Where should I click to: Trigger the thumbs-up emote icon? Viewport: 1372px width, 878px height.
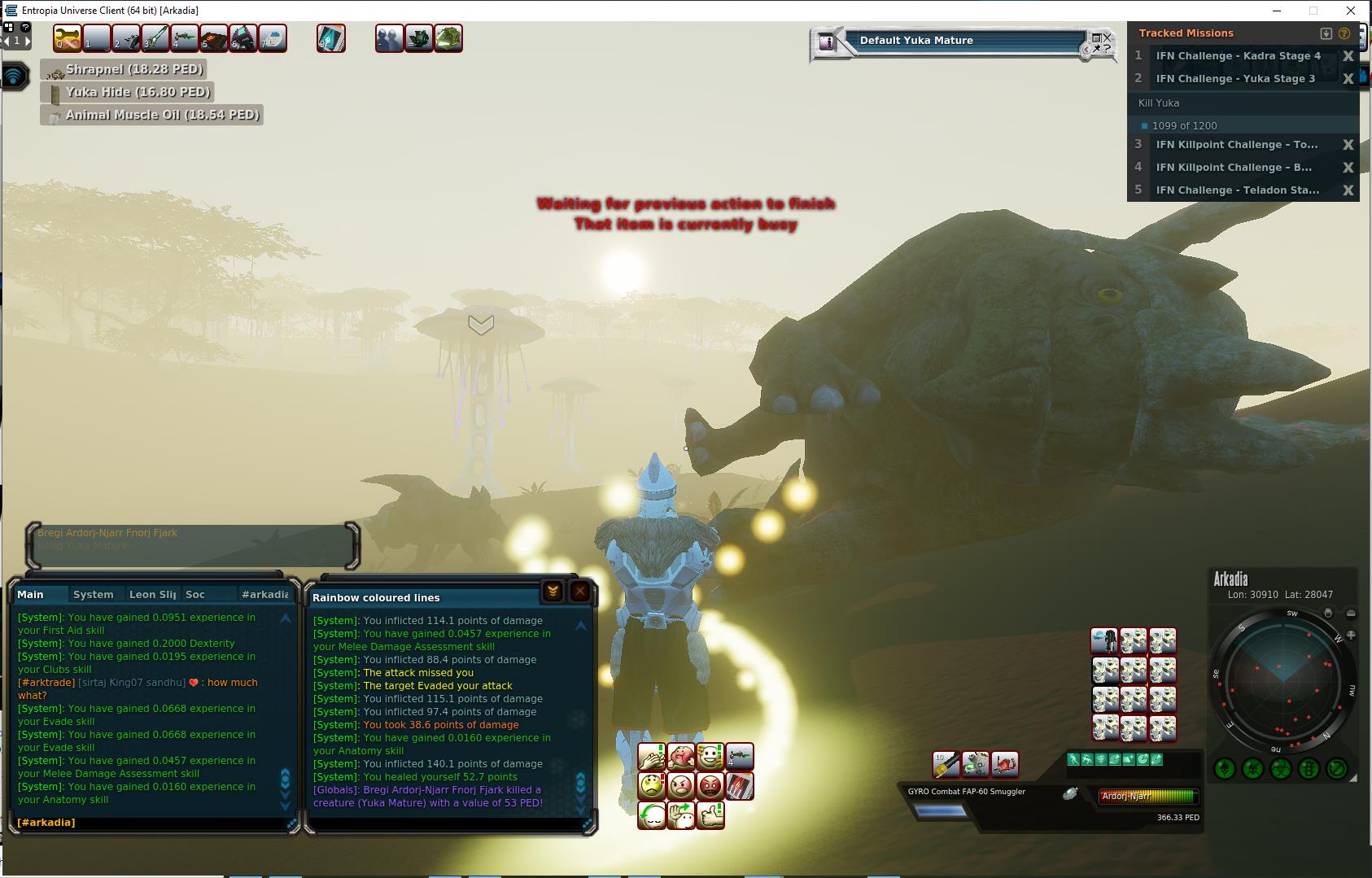point(710,815)
